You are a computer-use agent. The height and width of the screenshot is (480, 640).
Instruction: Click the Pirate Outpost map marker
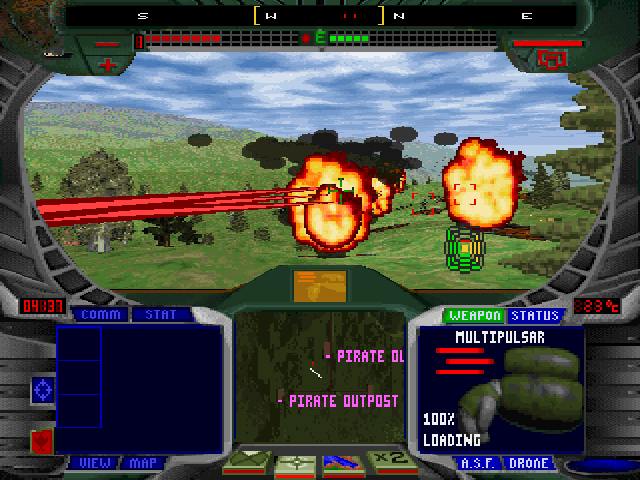340,401
